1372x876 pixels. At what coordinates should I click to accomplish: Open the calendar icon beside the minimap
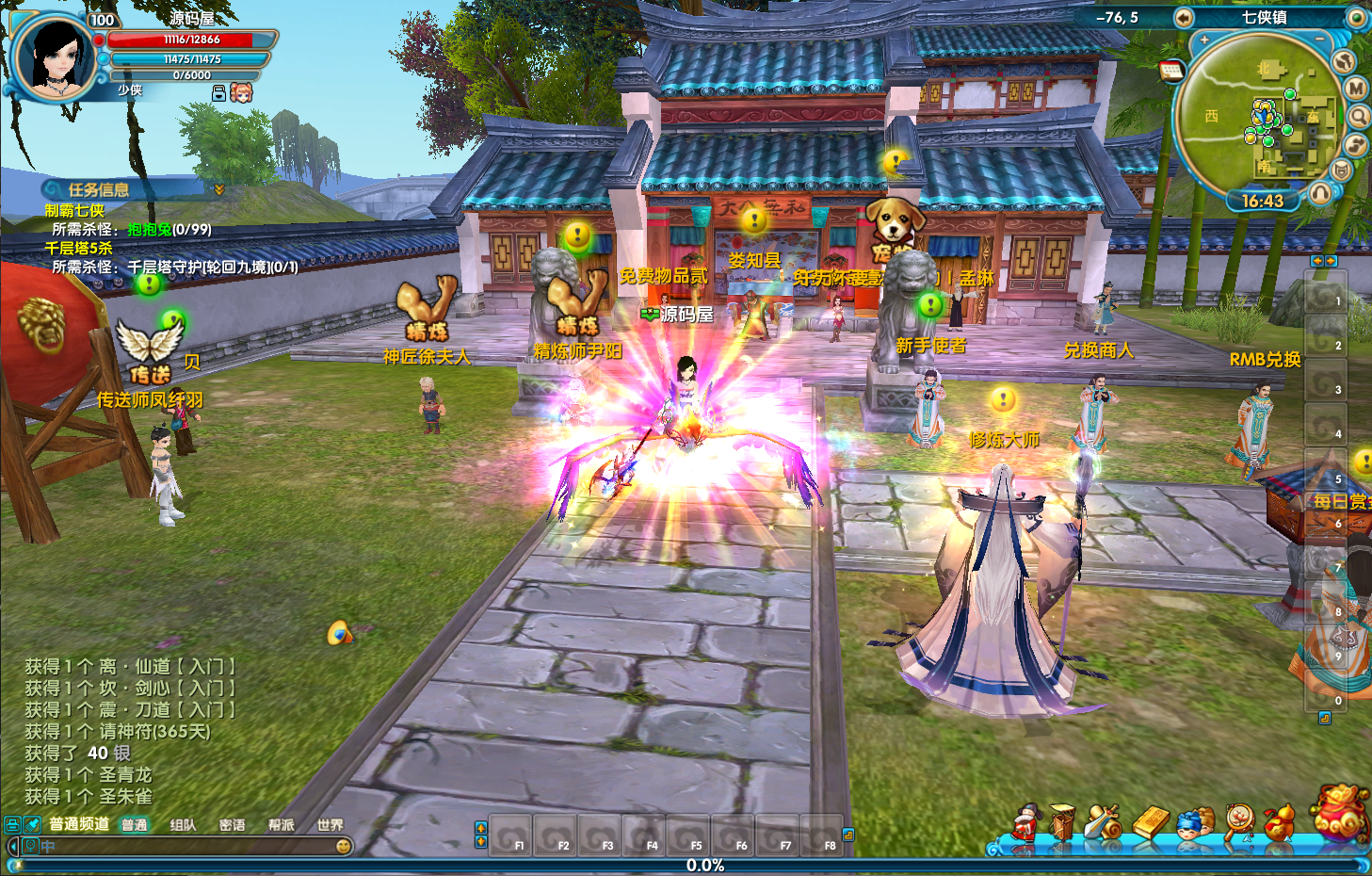click(1171, 71)
